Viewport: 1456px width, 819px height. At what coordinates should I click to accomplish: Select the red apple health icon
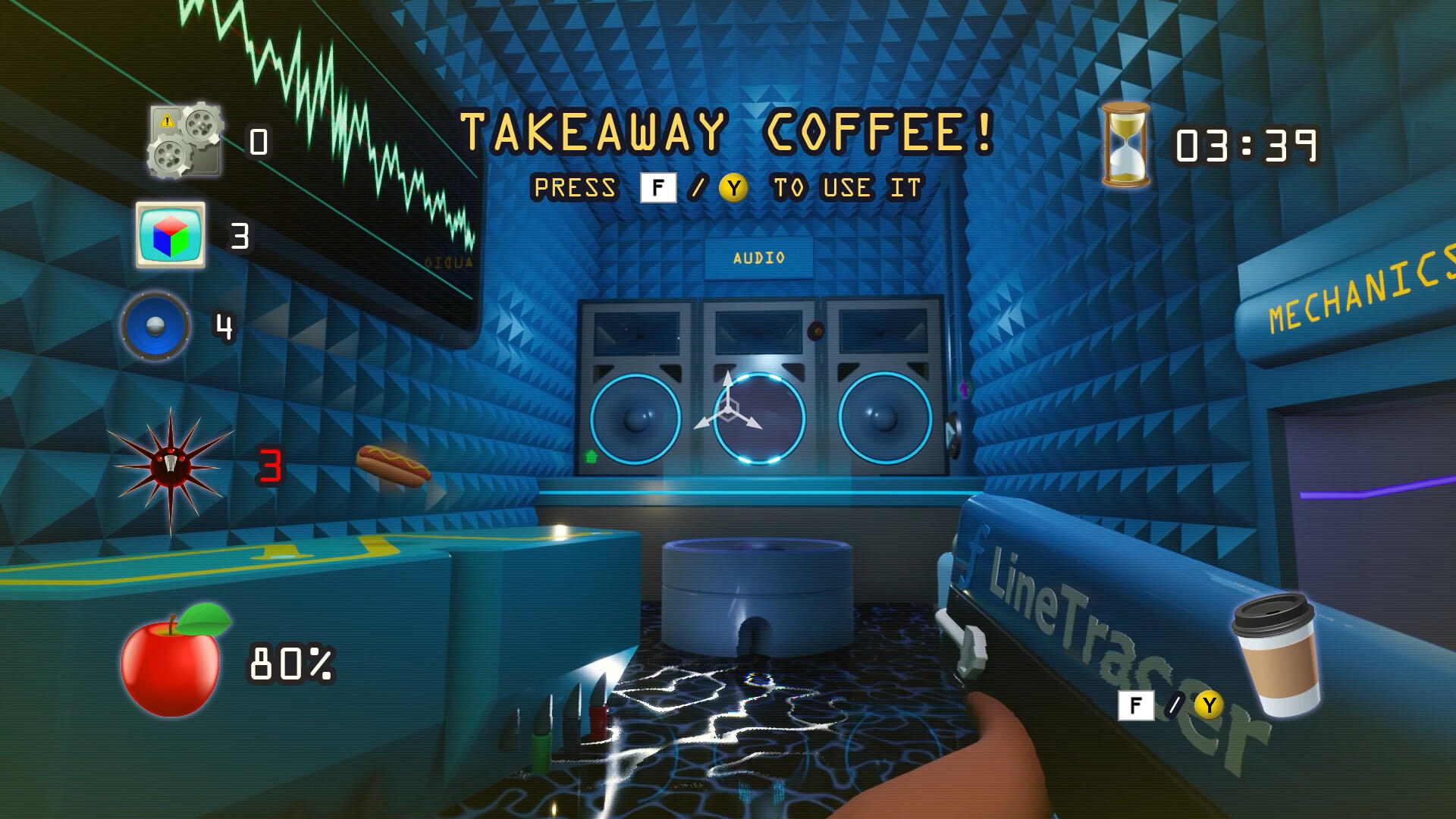173,664
